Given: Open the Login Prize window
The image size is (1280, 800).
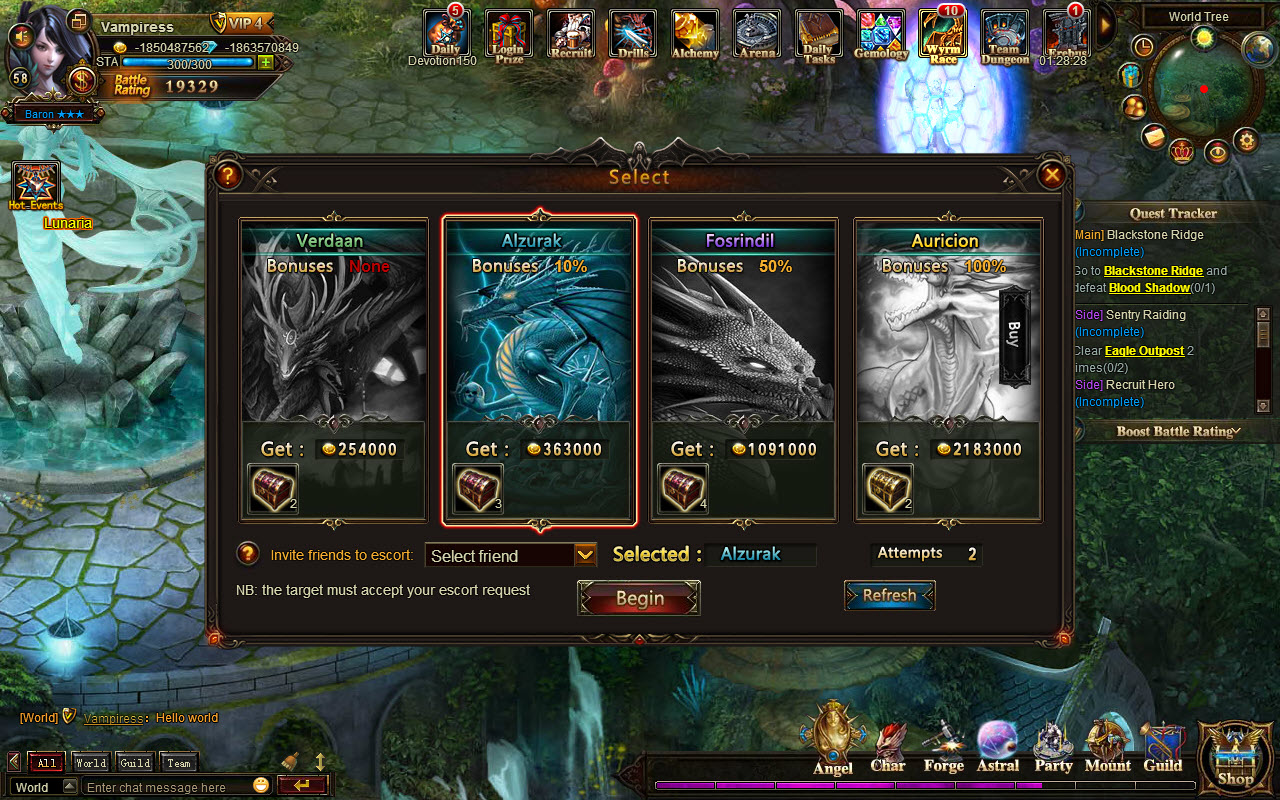Looking at the screenshot, I should [508, 35].
